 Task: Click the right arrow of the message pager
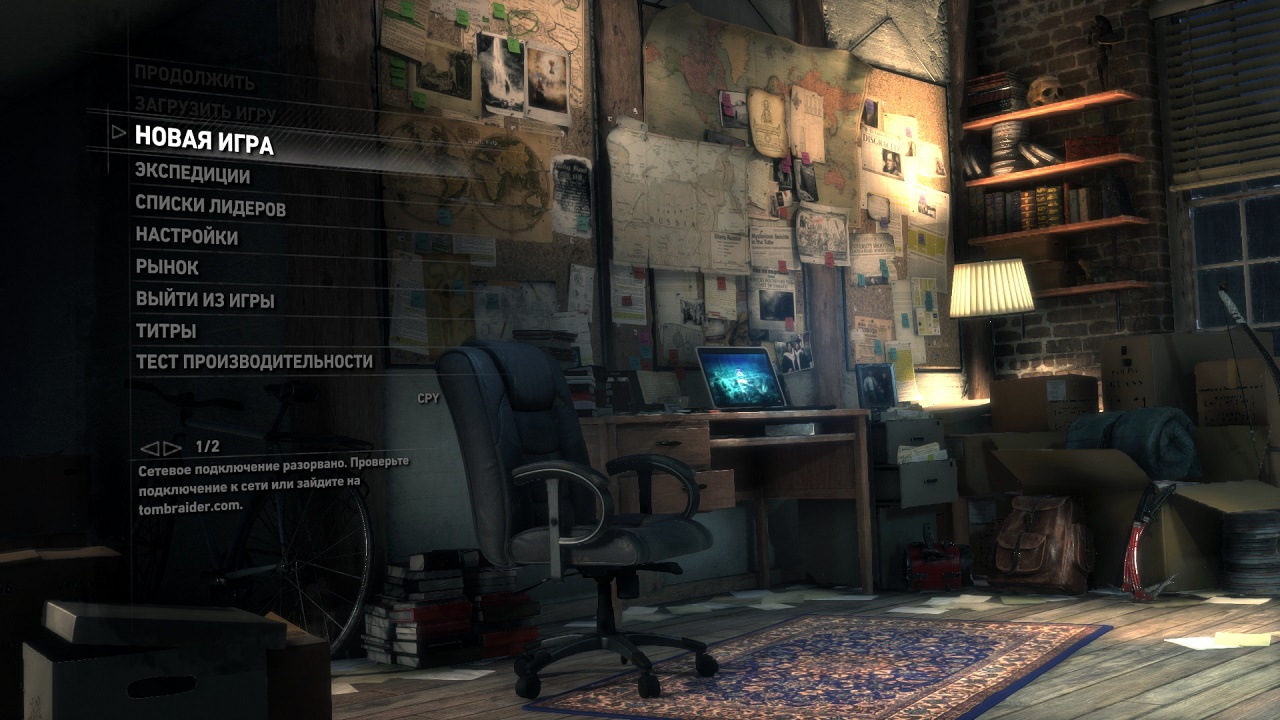(172, 447)
